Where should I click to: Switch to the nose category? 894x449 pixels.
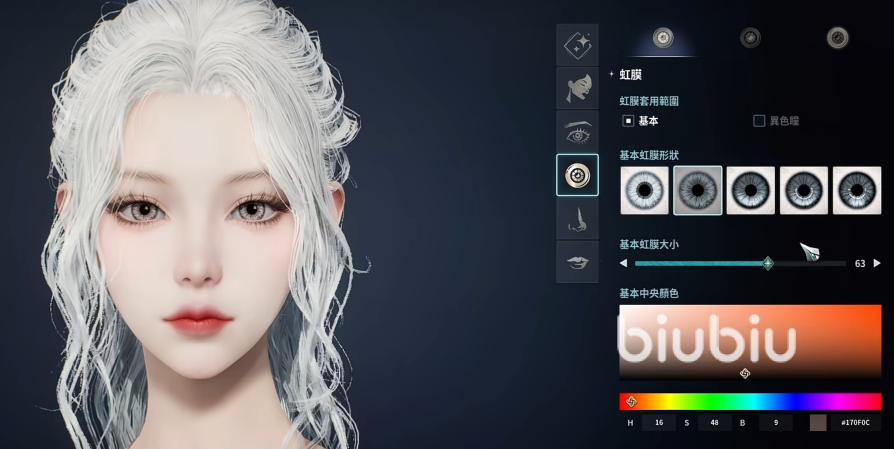(577, 219)
